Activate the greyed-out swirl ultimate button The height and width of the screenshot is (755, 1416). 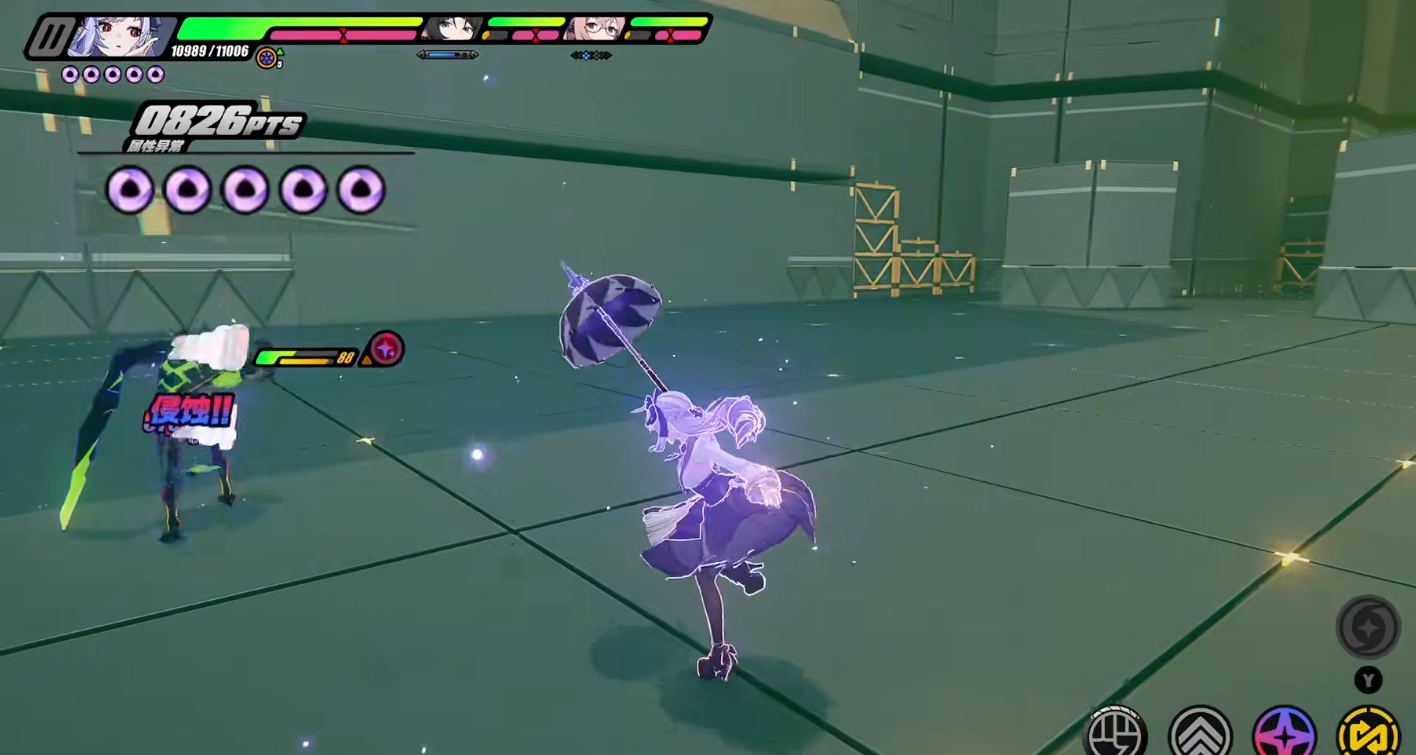1367,627
